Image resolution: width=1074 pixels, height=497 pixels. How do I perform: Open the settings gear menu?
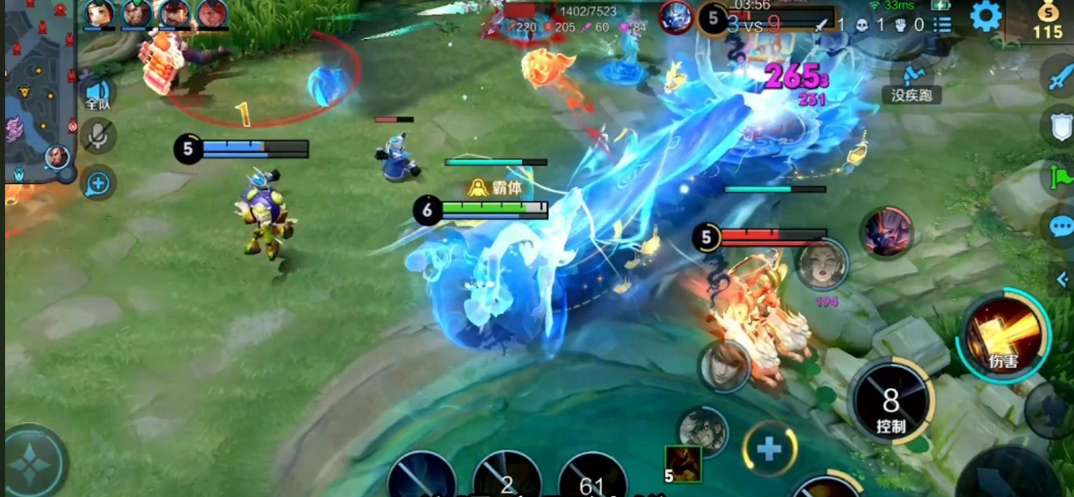(986, 17)
